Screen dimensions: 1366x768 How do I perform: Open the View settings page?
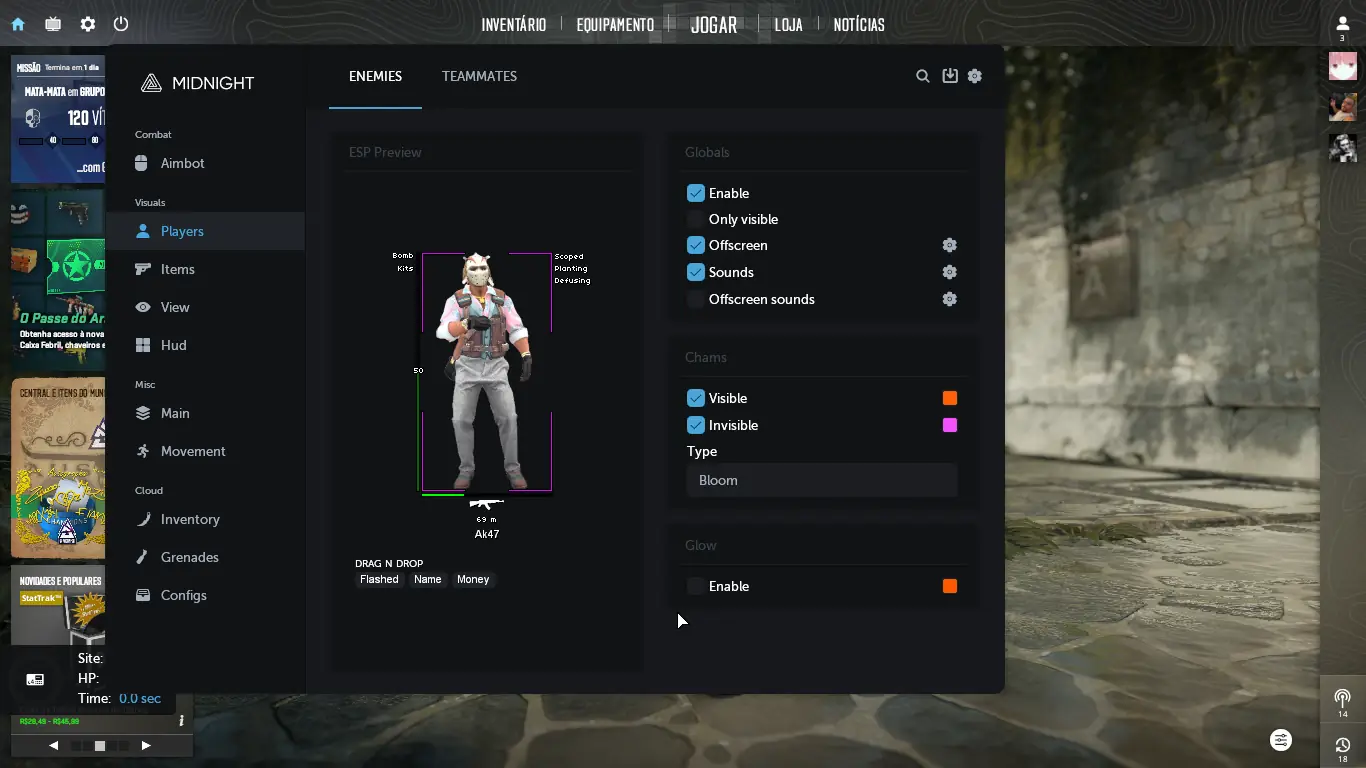[174, 307]
